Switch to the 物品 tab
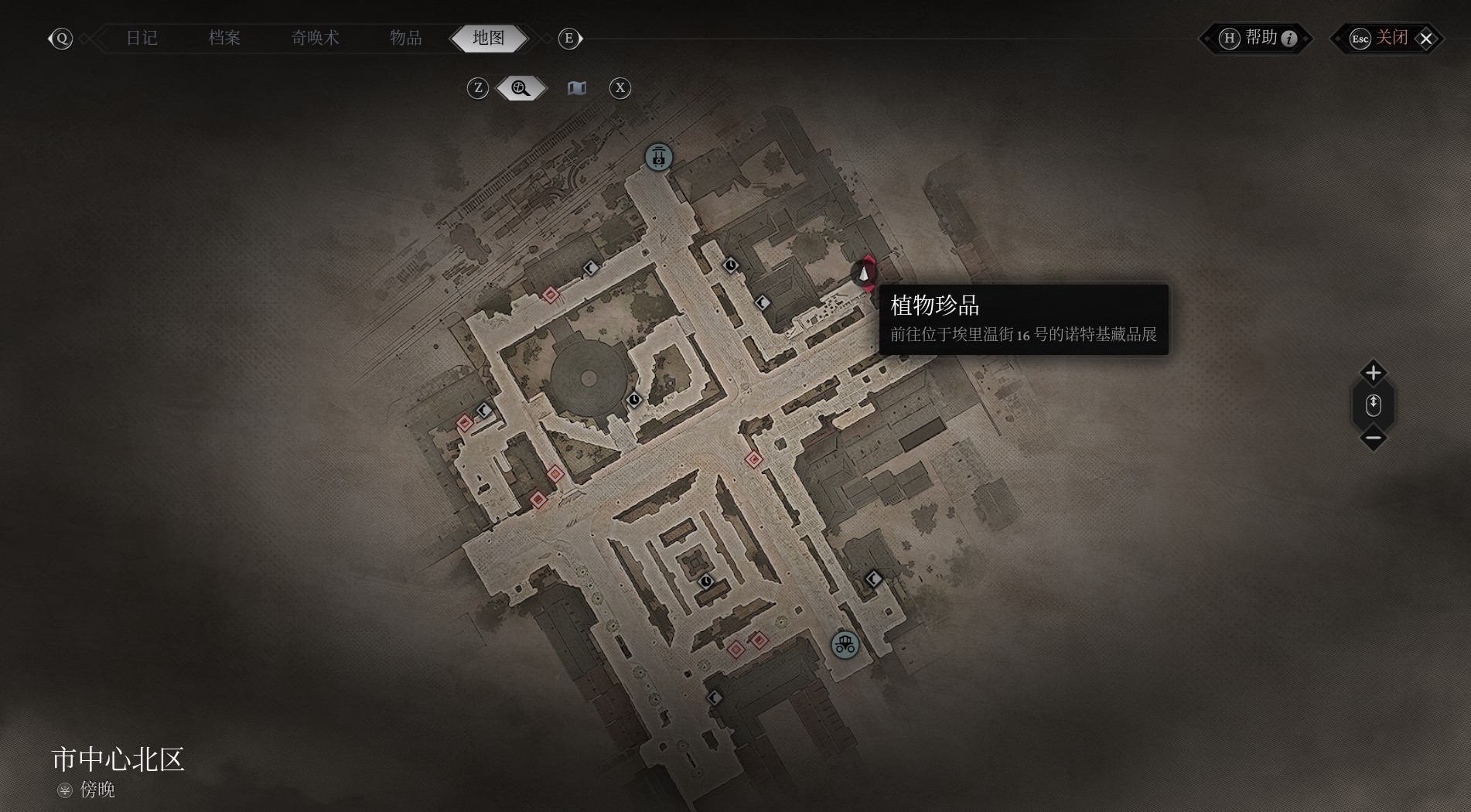This screenshot has width=1471, height=812. click(x=406, y=38)
